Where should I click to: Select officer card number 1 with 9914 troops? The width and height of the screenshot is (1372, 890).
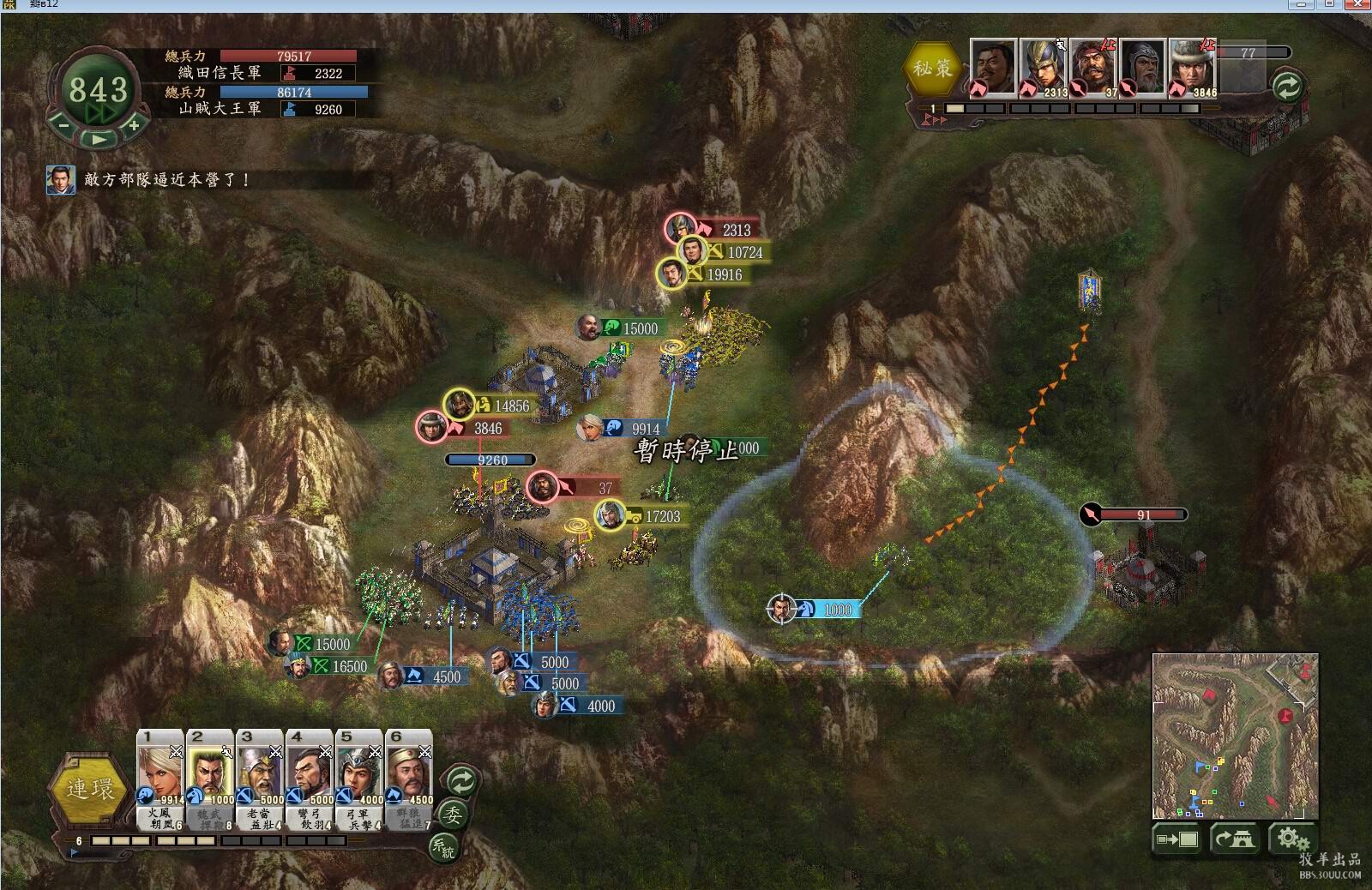click(160, 776)
